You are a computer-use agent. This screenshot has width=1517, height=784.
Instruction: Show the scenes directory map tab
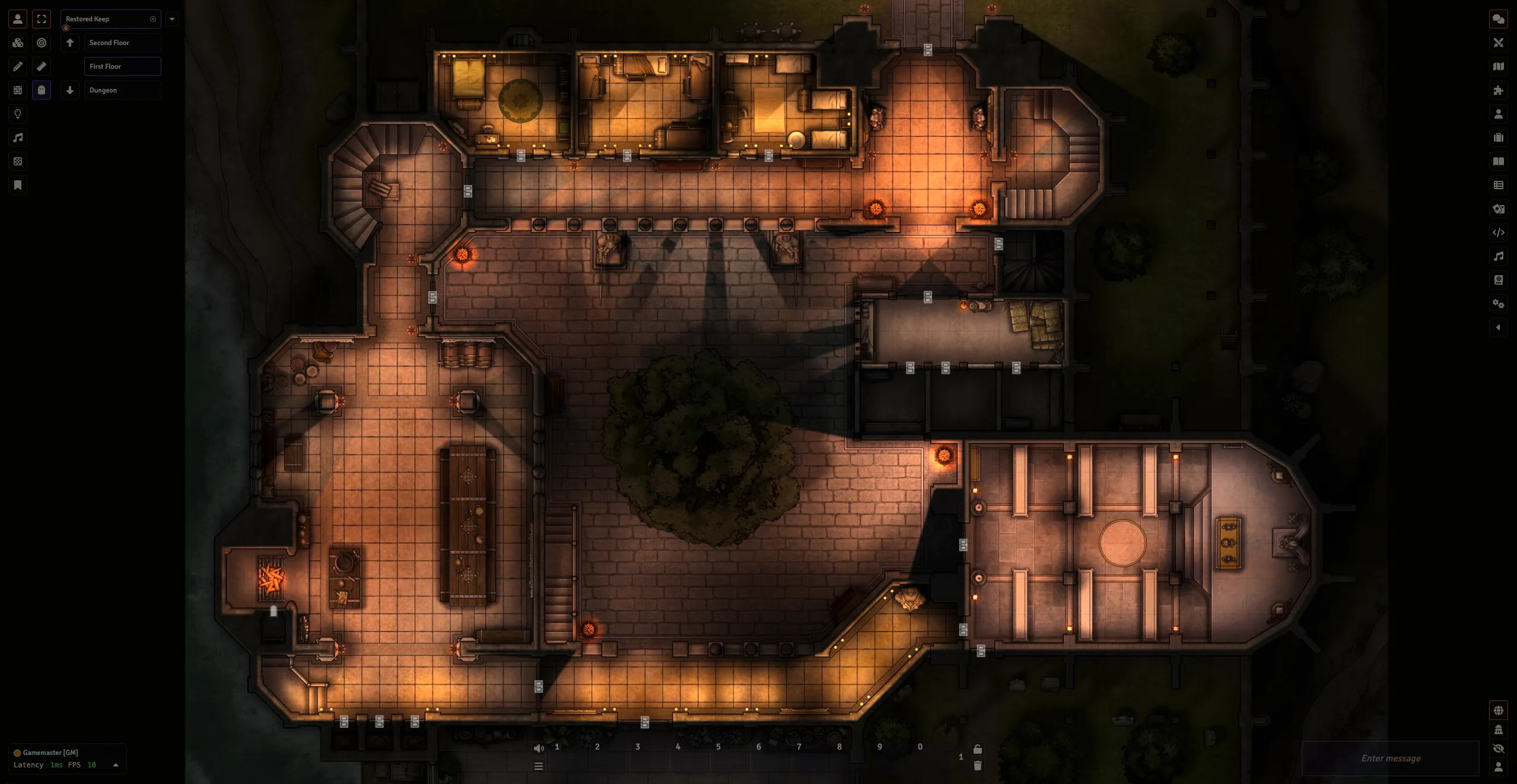[x=1499, y=66]
